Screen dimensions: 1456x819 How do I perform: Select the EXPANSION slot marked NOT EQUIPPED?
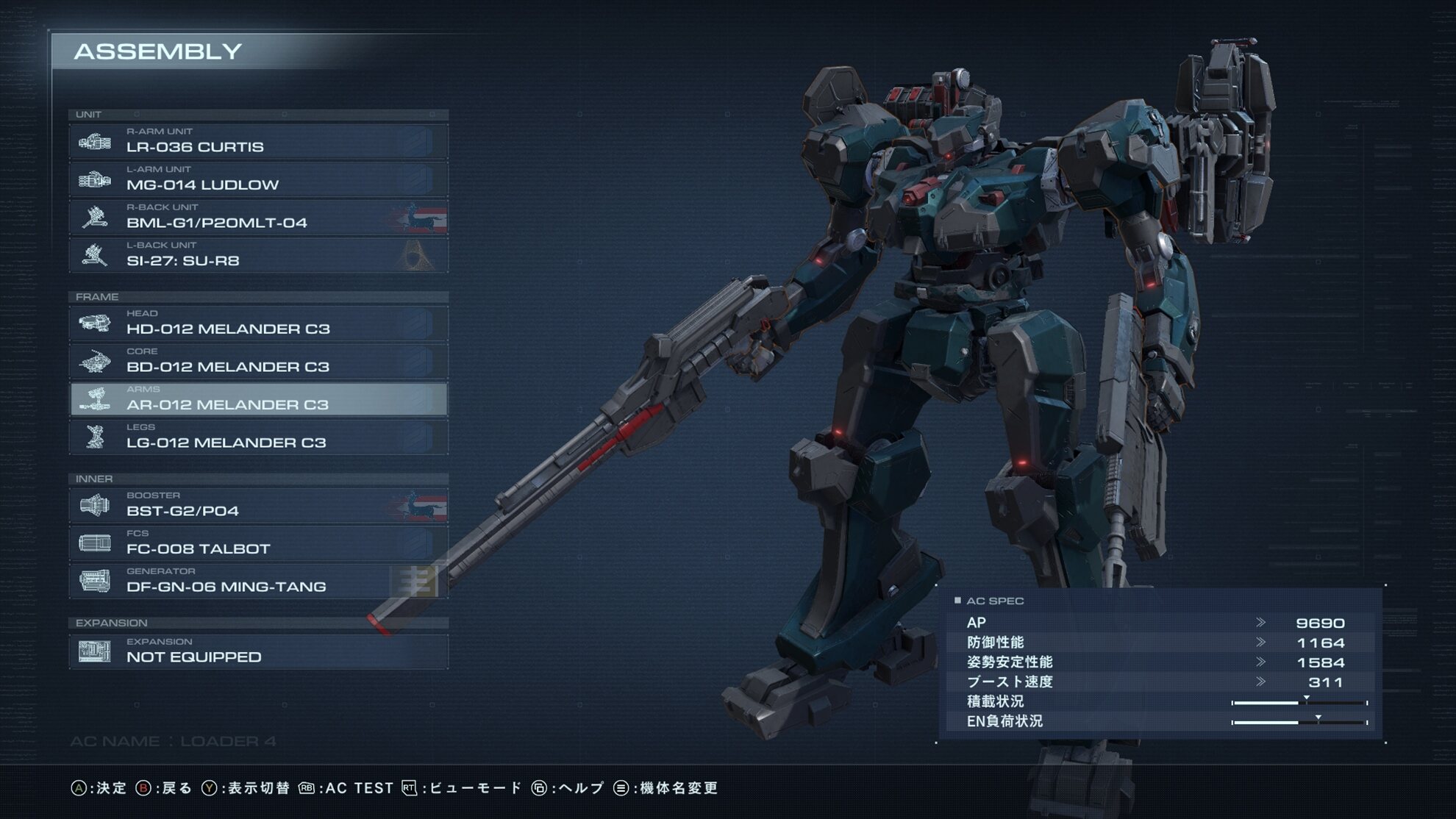coord(258,651)
